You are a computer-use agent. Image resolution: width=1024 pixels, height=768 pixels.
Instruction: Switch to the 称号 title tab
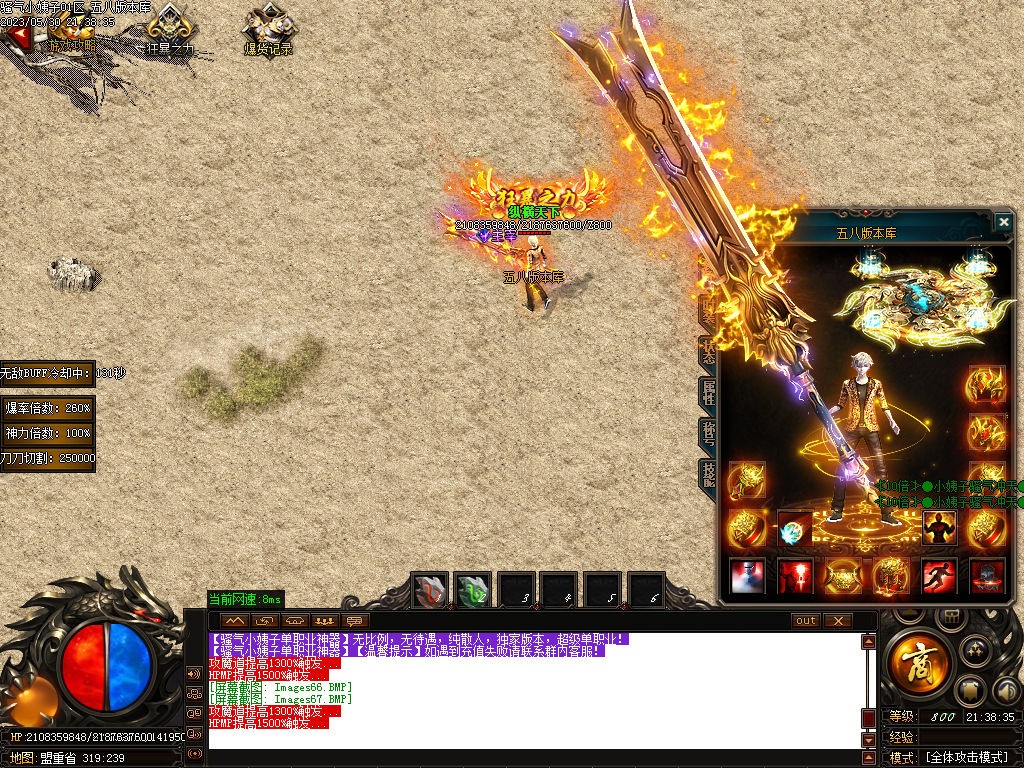coord(708,433)
